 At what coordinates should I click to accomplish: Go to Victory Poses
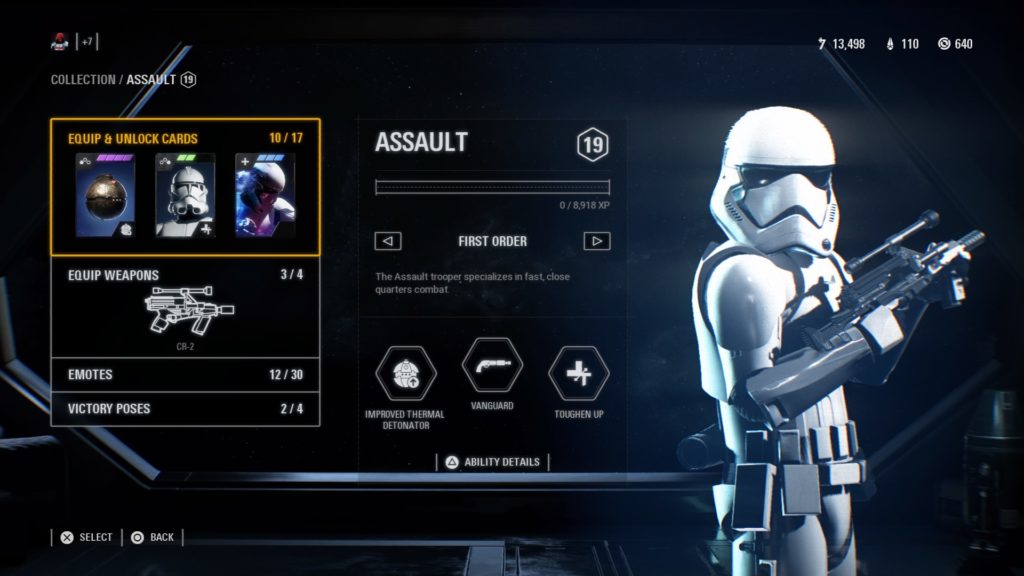pyautogui.click(x=185, y=409)
